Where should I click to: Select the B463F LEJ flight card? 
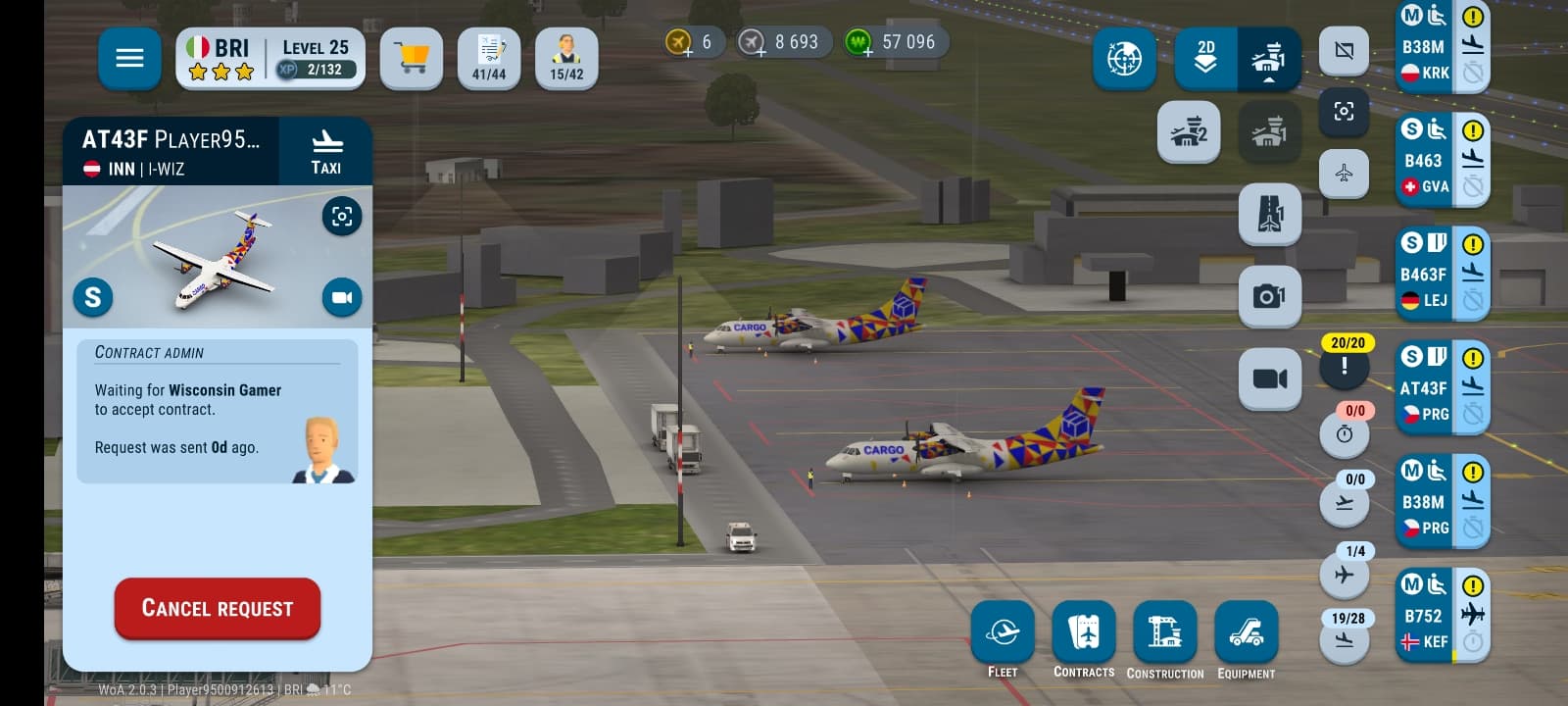(x=1424, y=275)
